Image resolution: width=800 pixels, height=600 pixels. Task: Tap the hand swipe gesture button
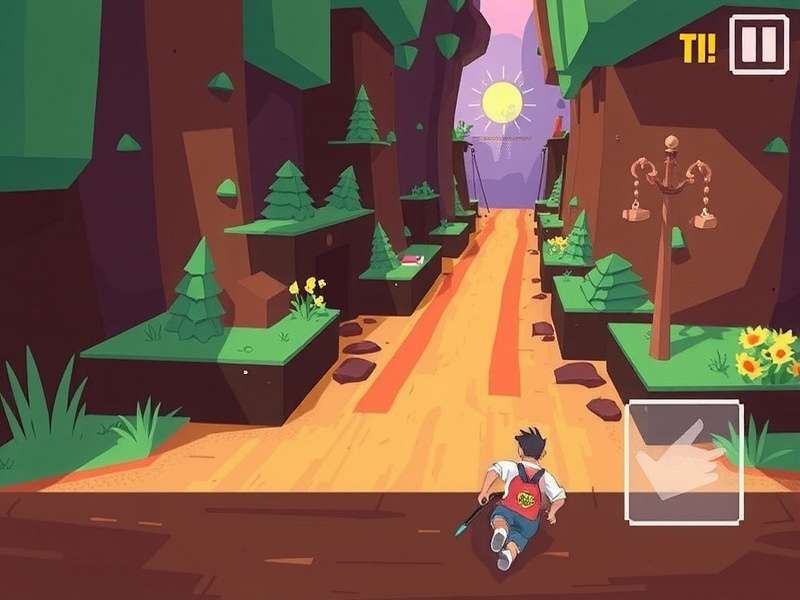tap(684, 462)
